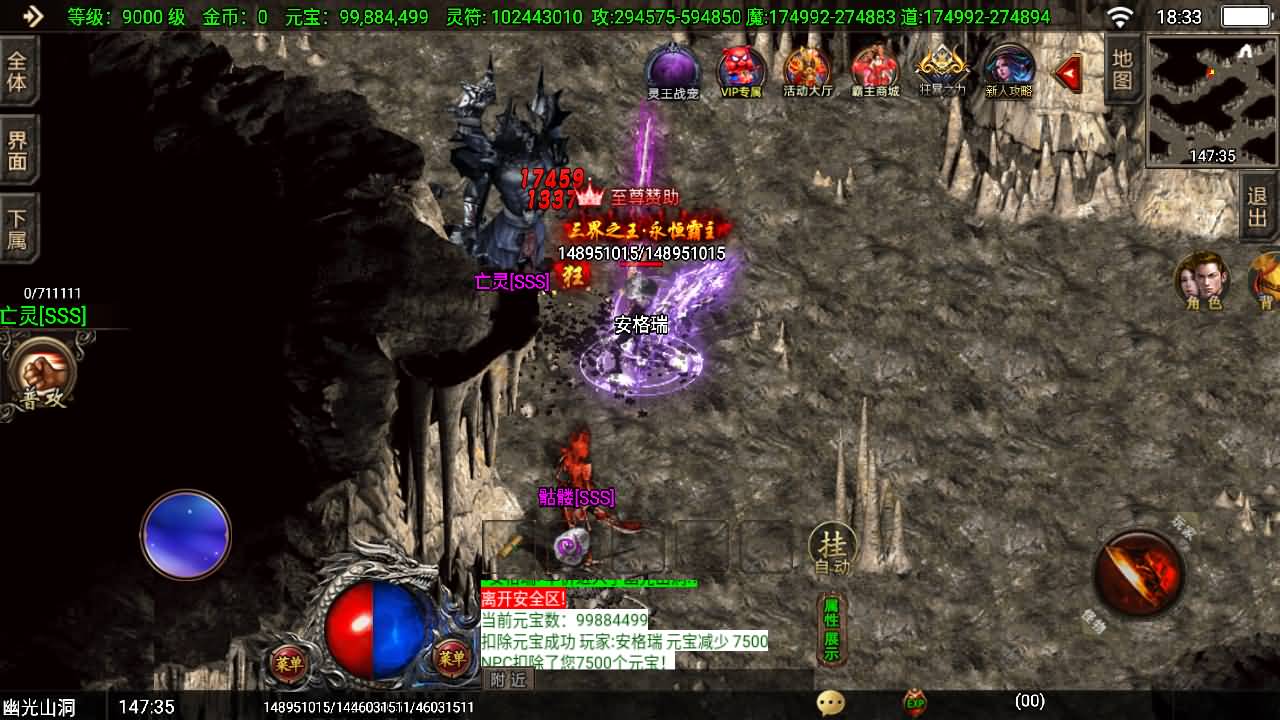
Task: Open the cave minimap
Action: 1211,101
